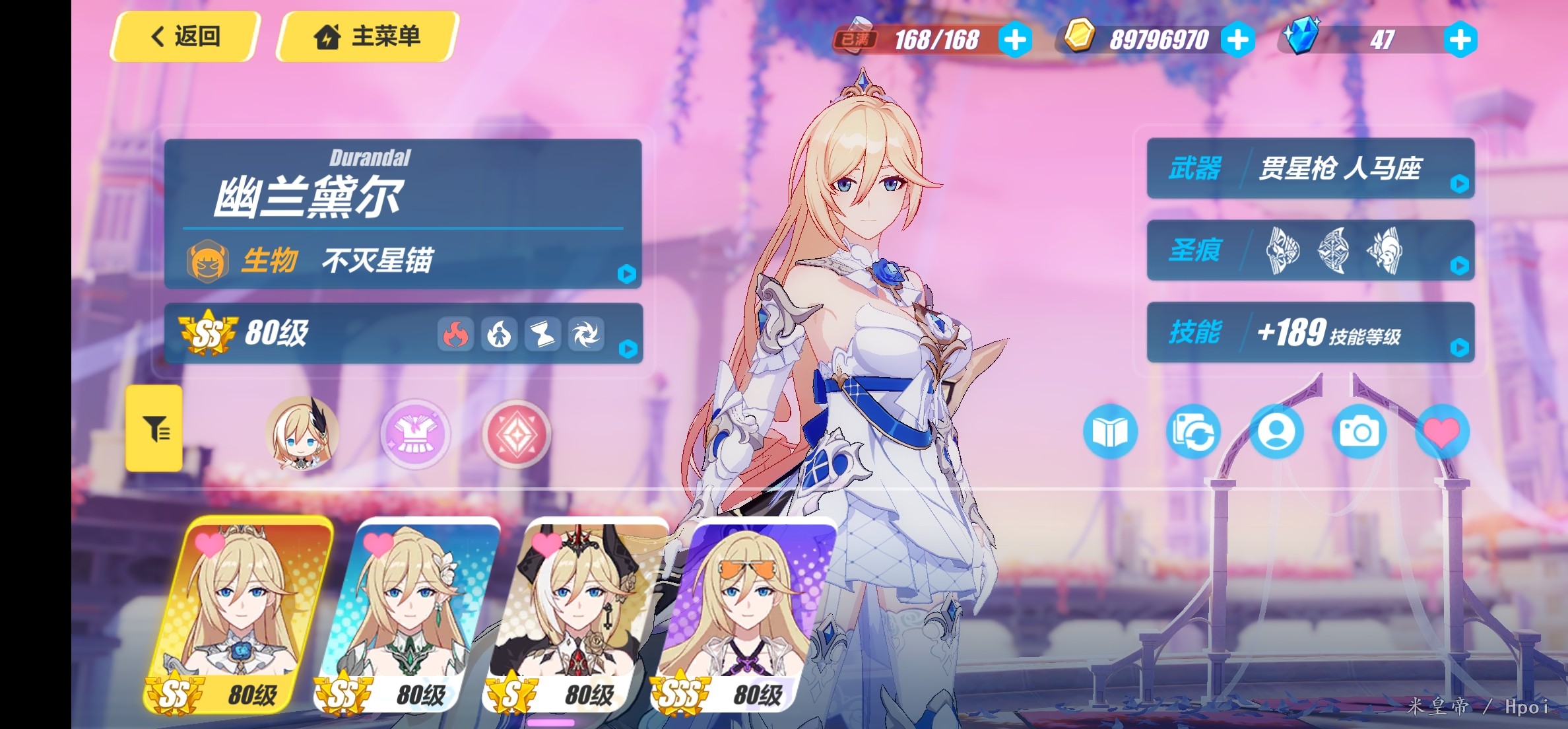The image size is (1568, 729).
Task: Add stamina with the plus button
Action: tap(1015, 40)
